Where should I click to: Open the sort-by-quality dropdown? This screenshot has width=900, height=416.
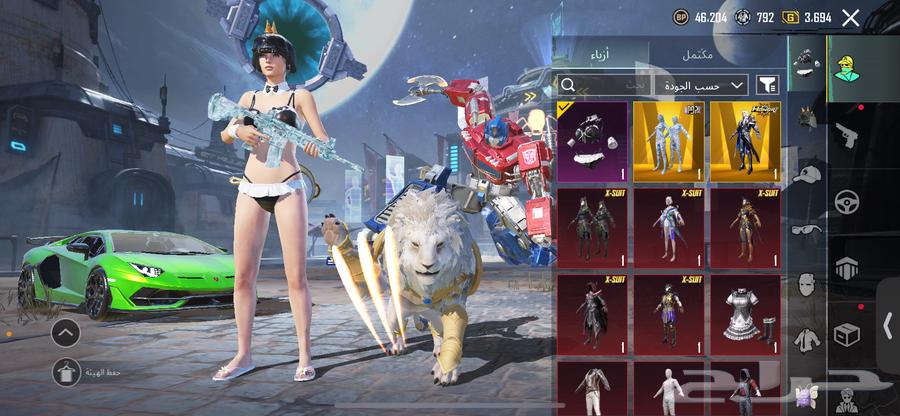(x=704, y=86)
